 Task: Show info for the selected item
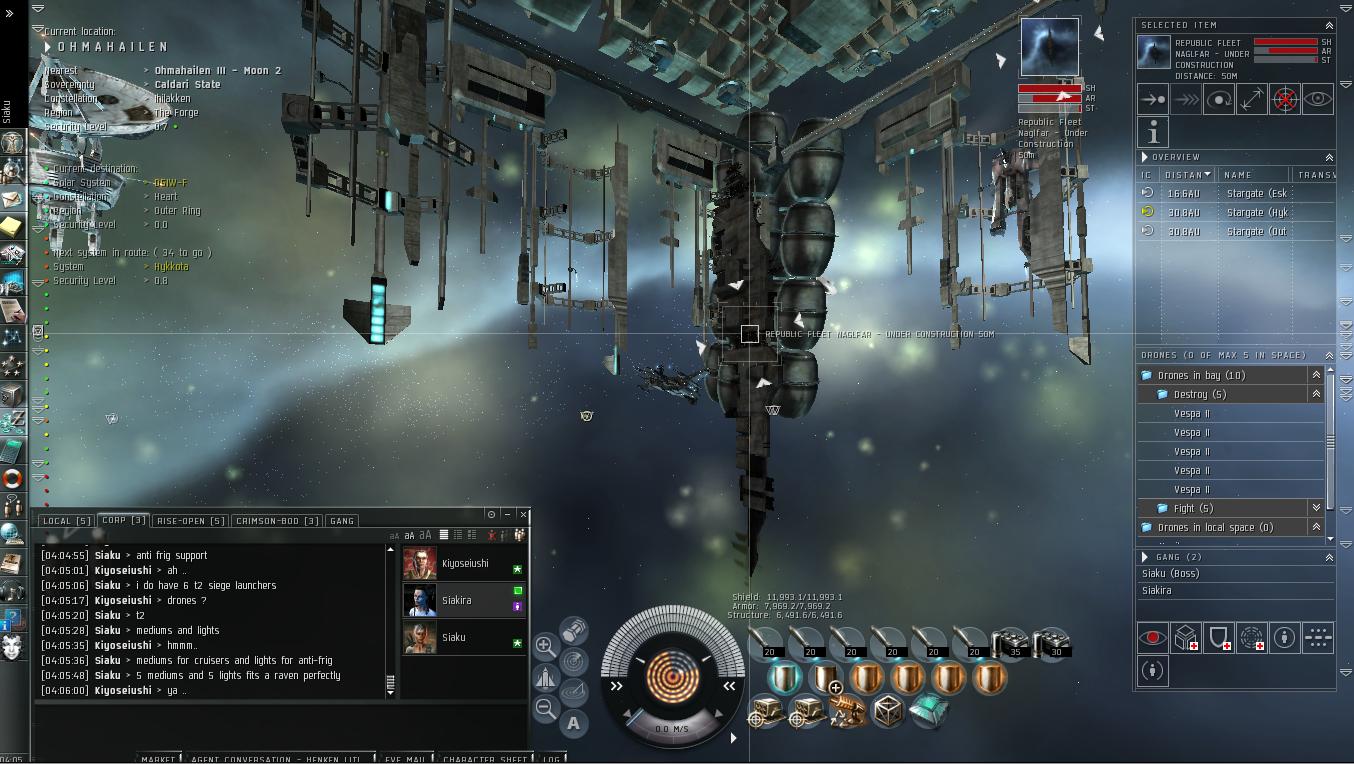(1153, 132)
